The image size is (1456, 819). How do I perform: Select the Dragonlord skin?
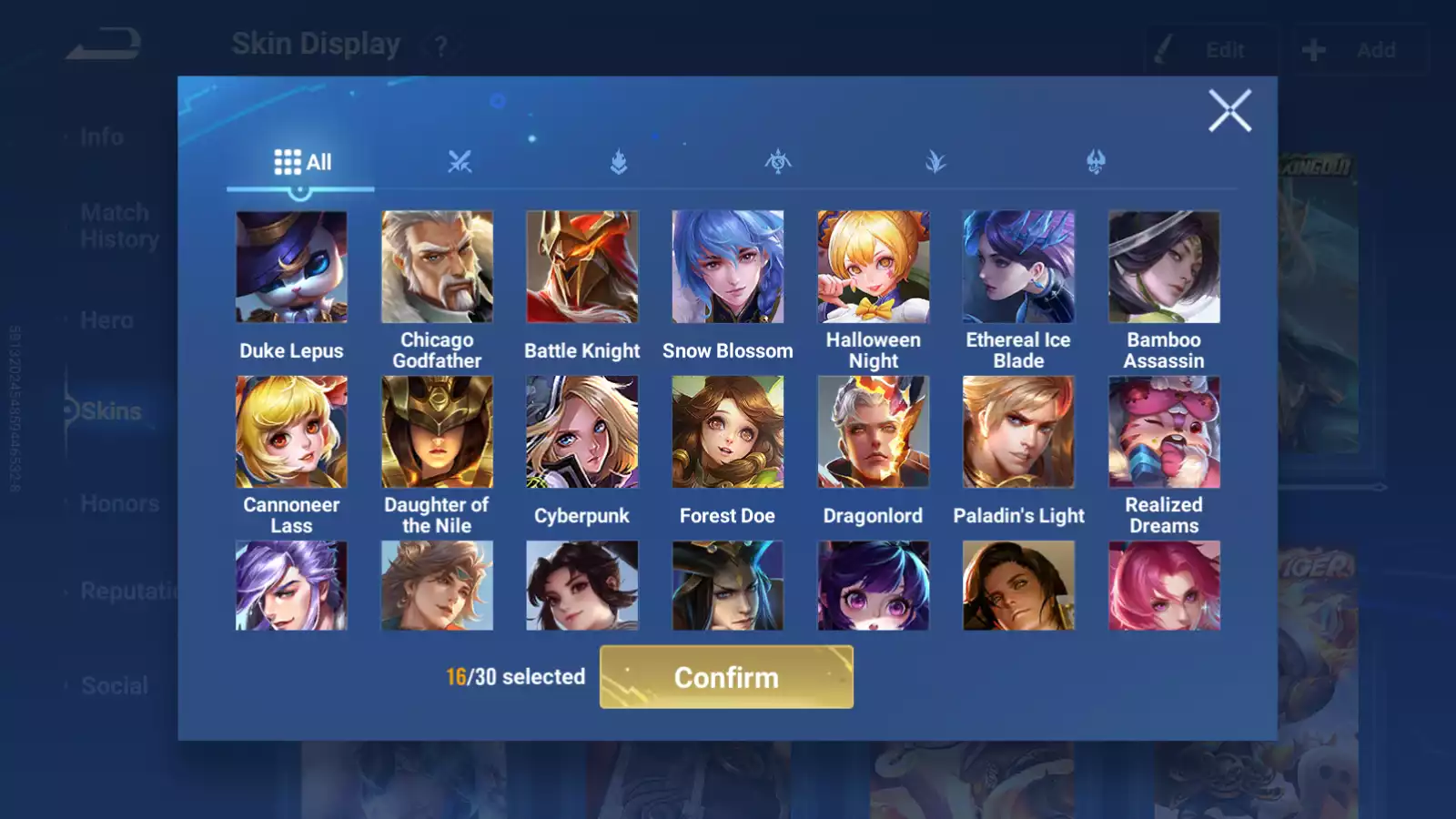point(873,432)
